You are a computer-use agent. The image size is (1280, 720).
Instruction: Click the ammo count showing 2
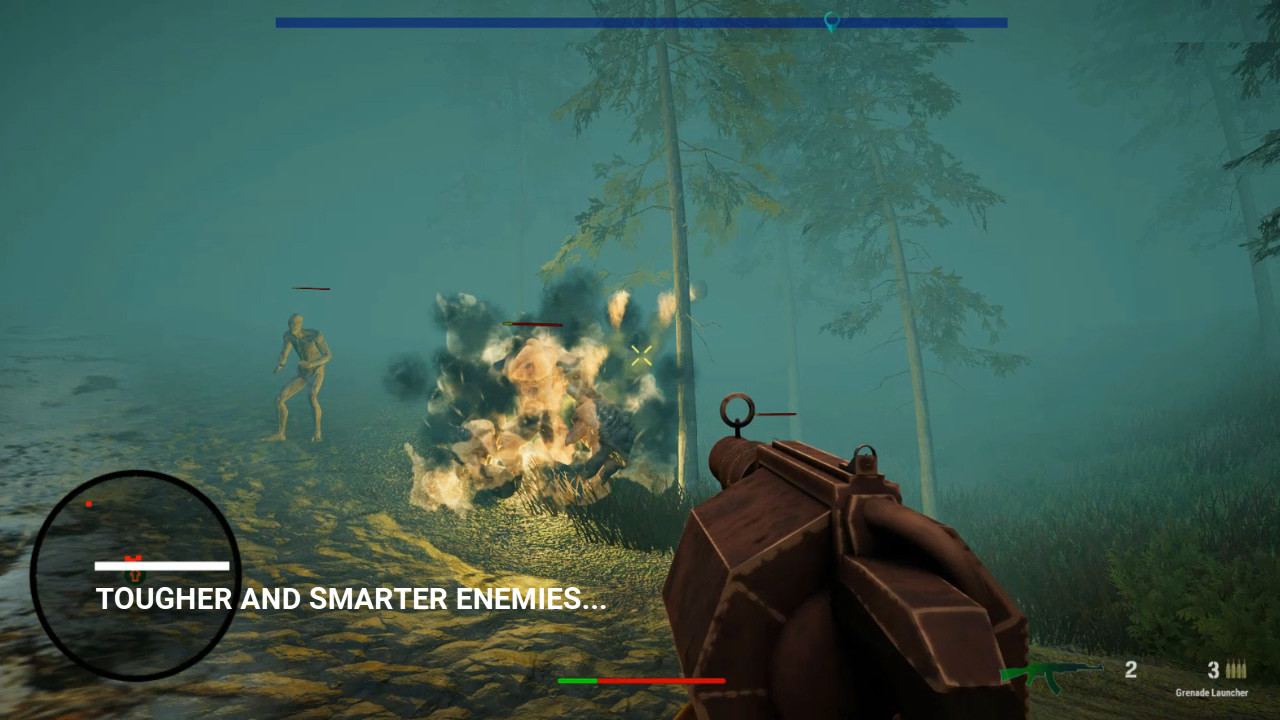[1131, 670]
